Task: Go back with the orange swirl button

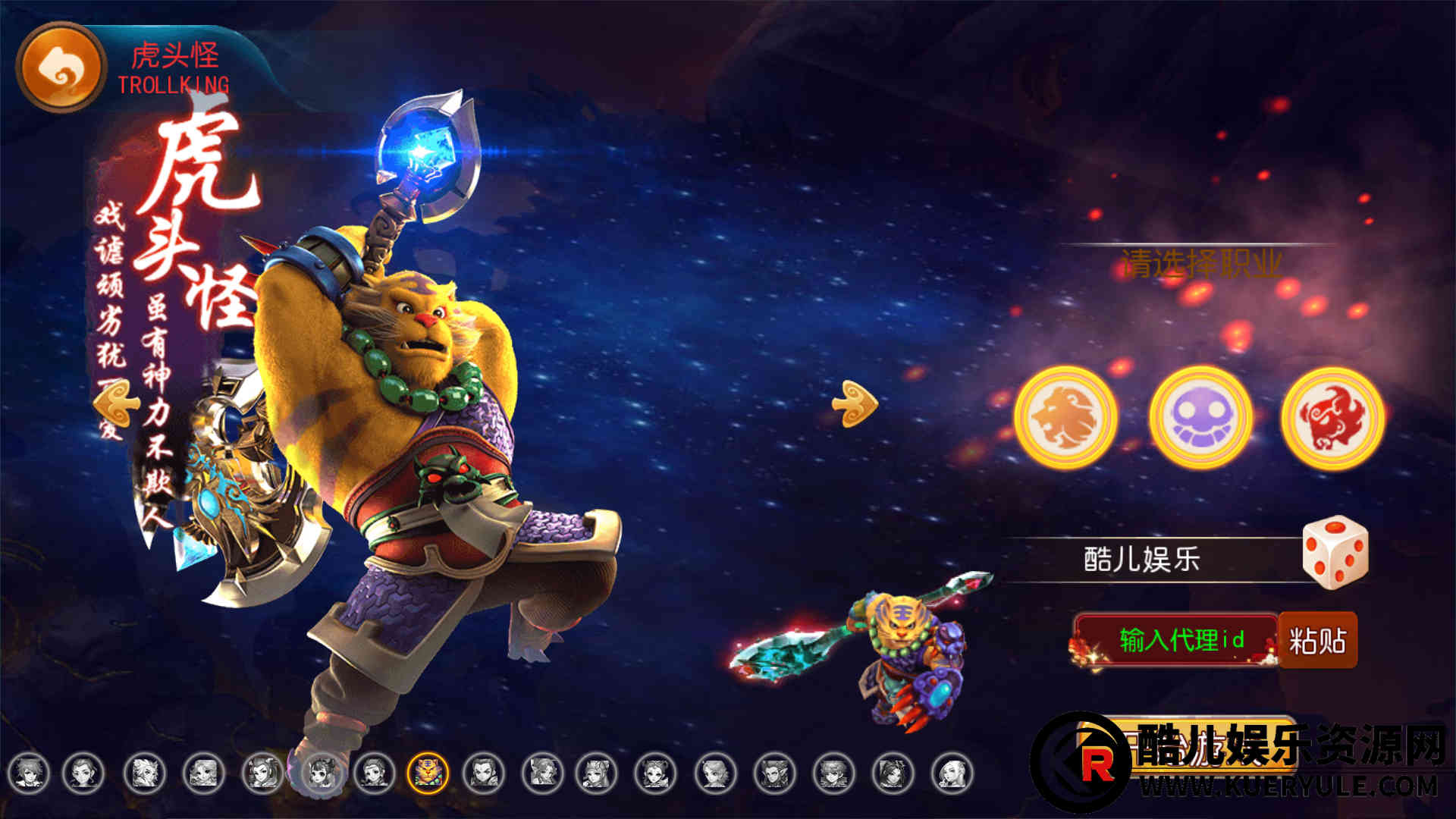Action: pyautogui.click(x=61, y=67)
